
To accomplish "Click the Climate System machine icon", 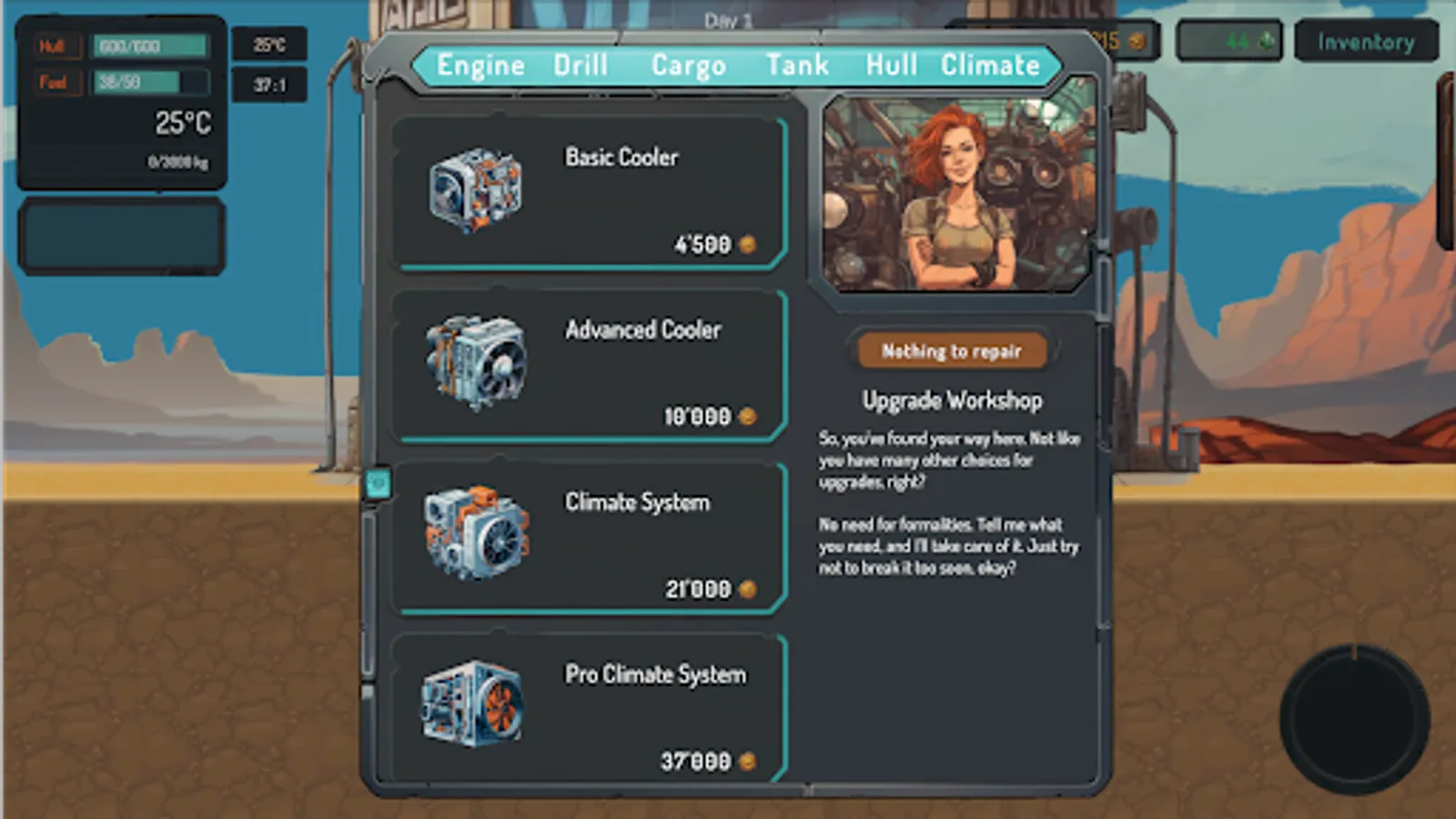I will pos(473,537).
